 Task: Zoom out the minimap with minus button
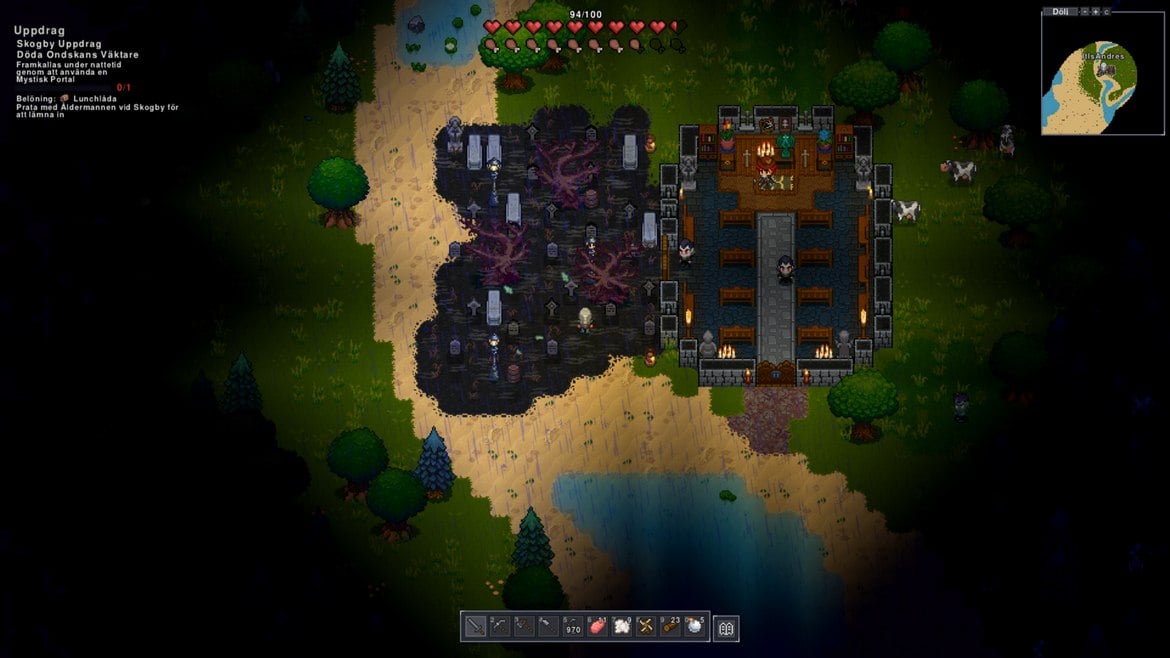point(1084,11)
